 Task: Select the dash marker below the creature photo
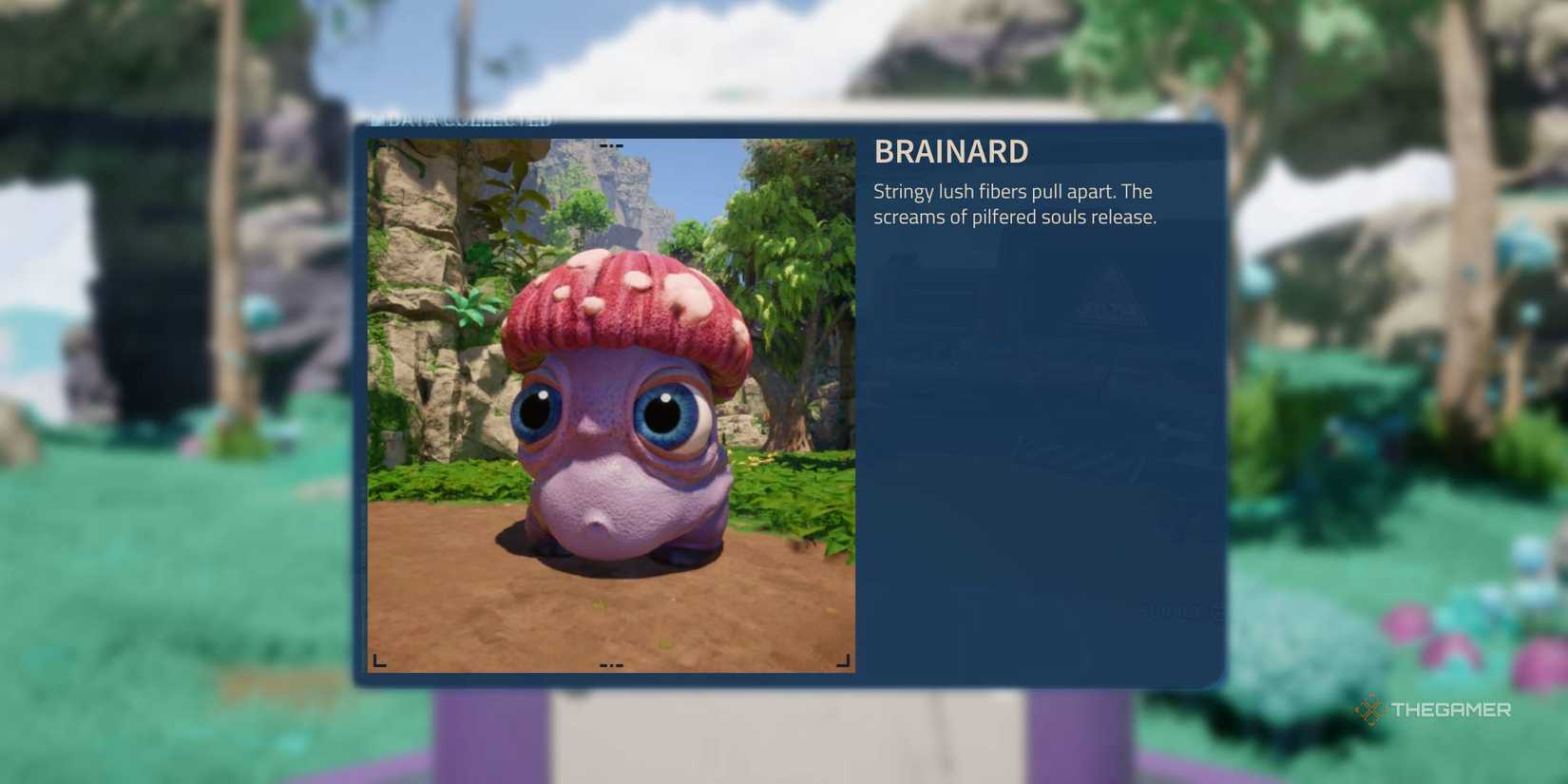611,664
